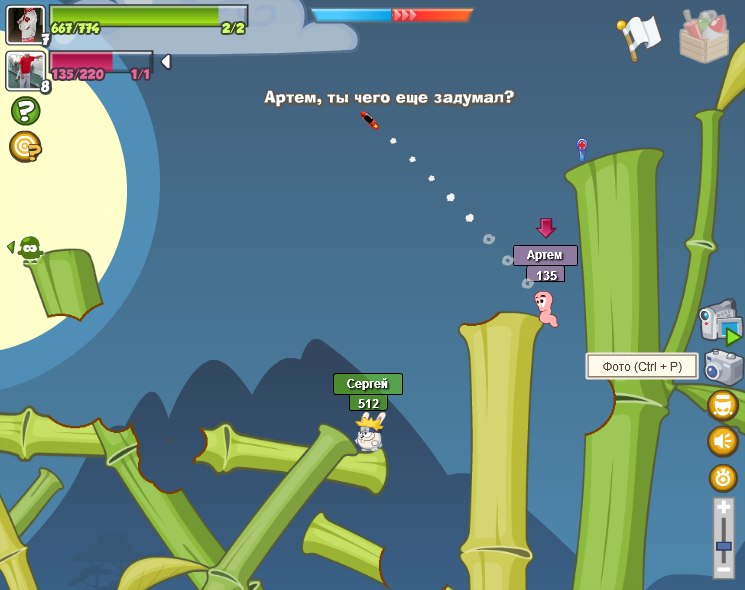
Task: Click the white arrow beside the pink health bar
Action: click(x=166, y=62)
